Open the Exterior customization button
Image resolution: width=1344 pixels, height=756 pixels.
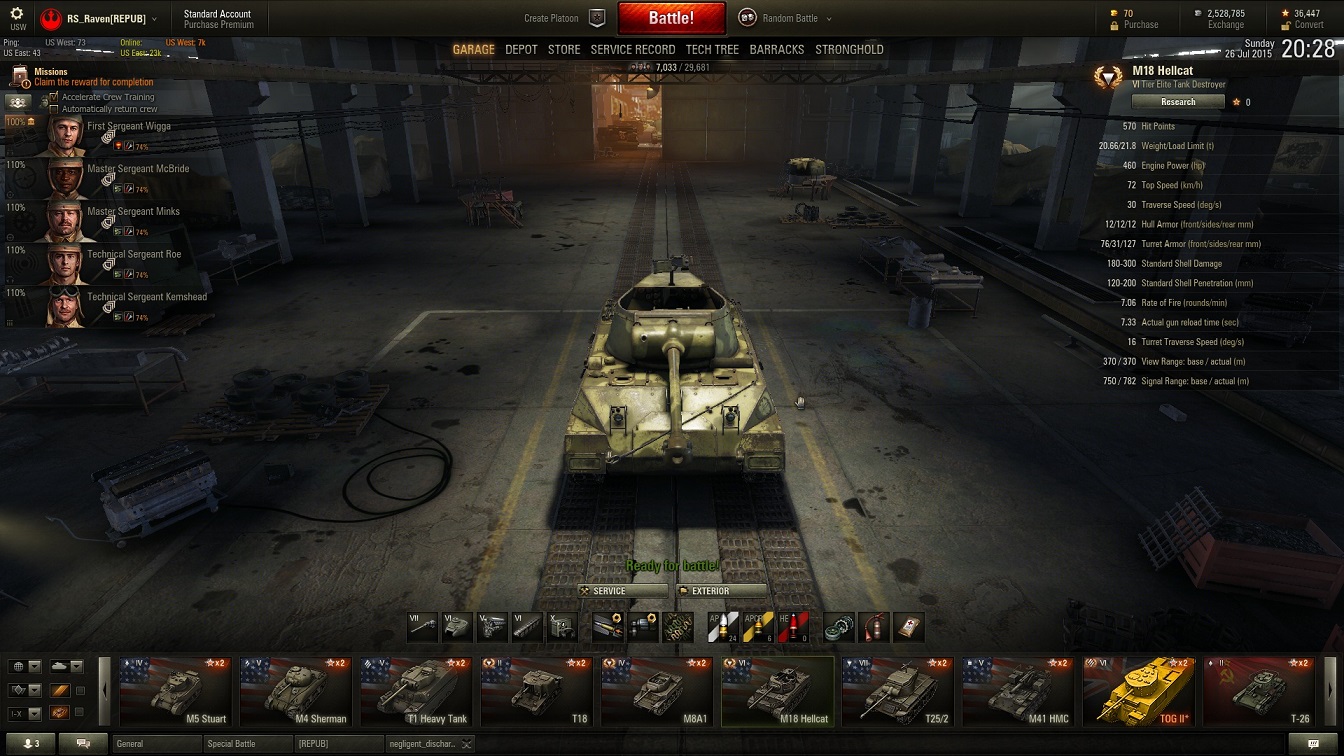(721, 591)
